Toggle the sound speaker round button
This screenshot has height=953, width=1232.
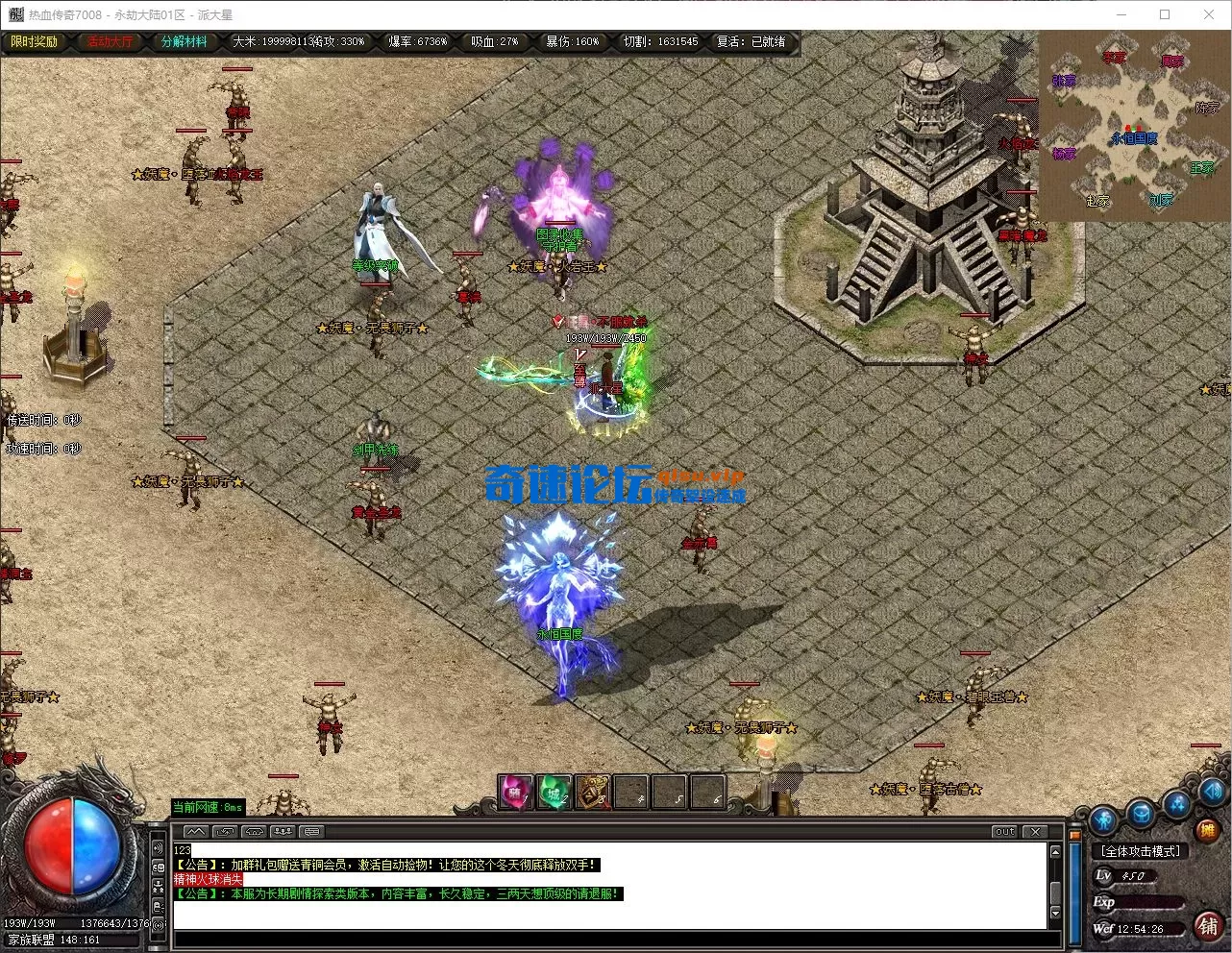tap(1213, 792)
